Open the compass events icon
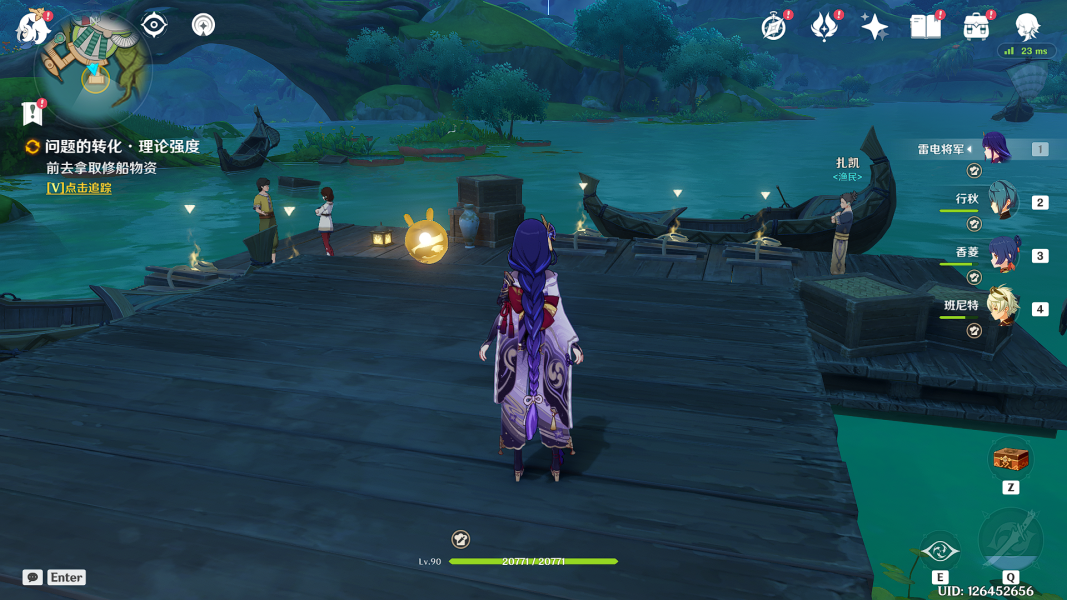 tap(774, 27)
